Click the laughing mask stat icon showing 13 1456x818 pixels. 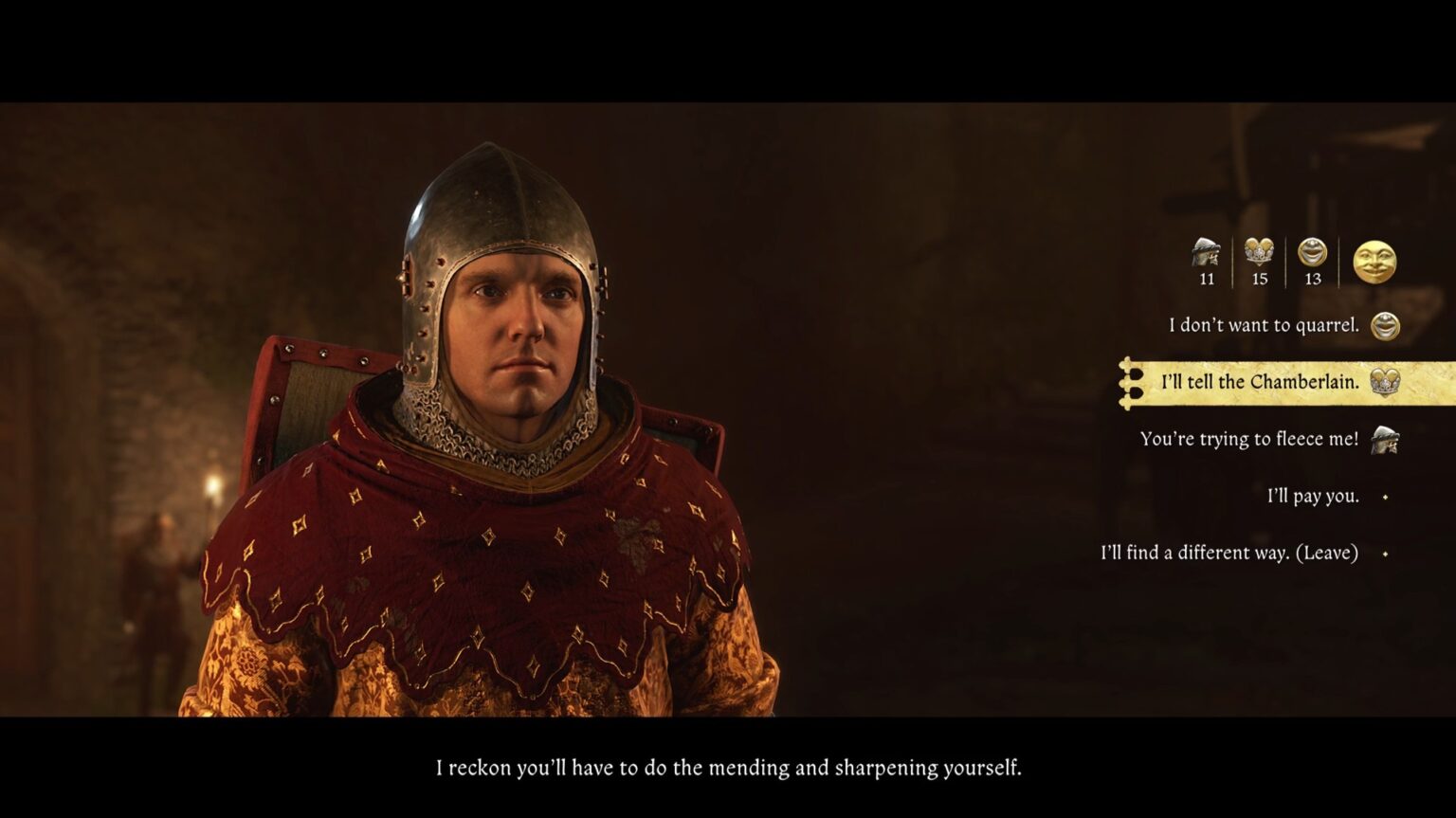[x=1314, y=252]
